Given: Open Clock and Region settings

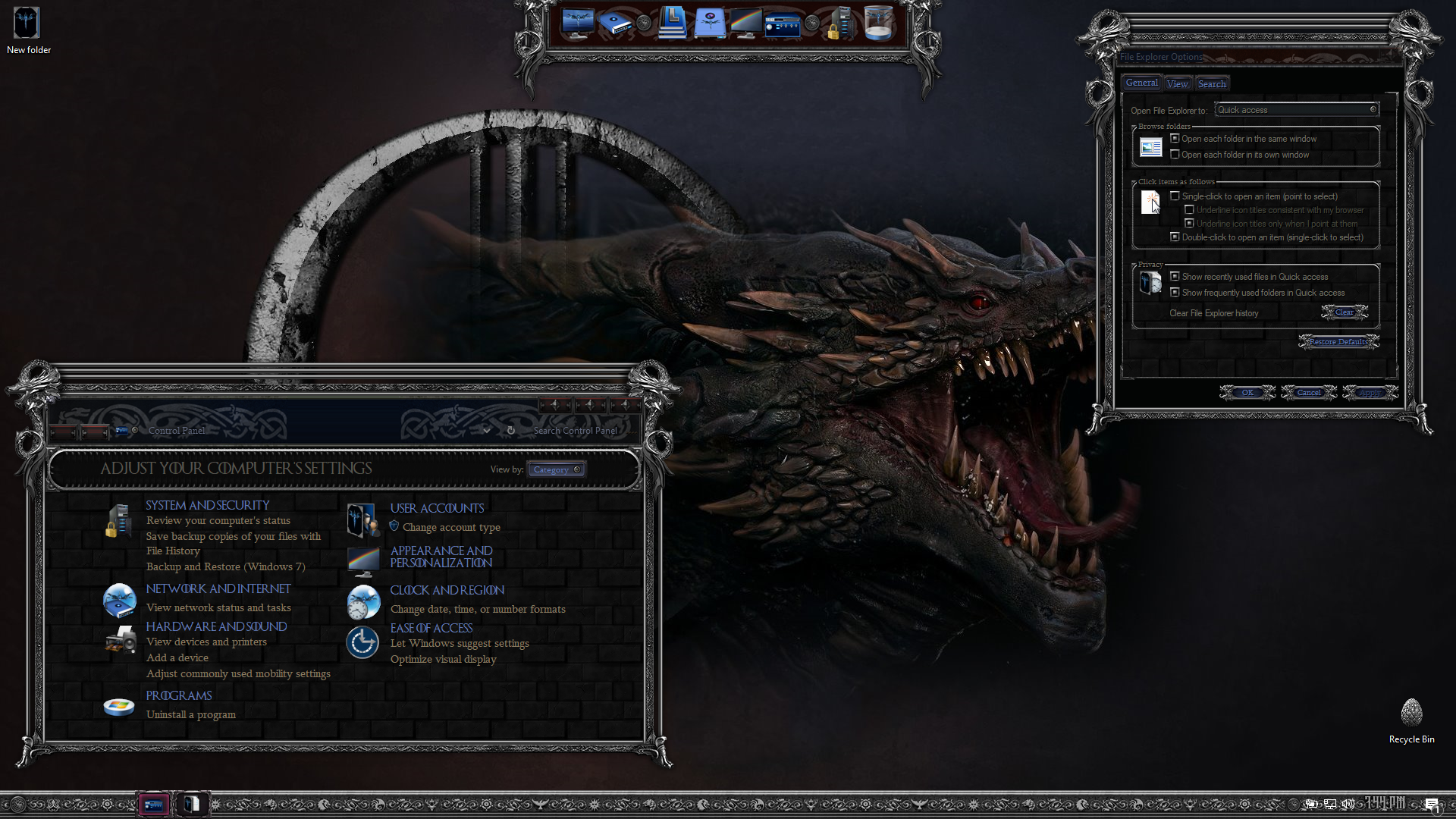Looking at the screenshot, I should coord(447,590).
